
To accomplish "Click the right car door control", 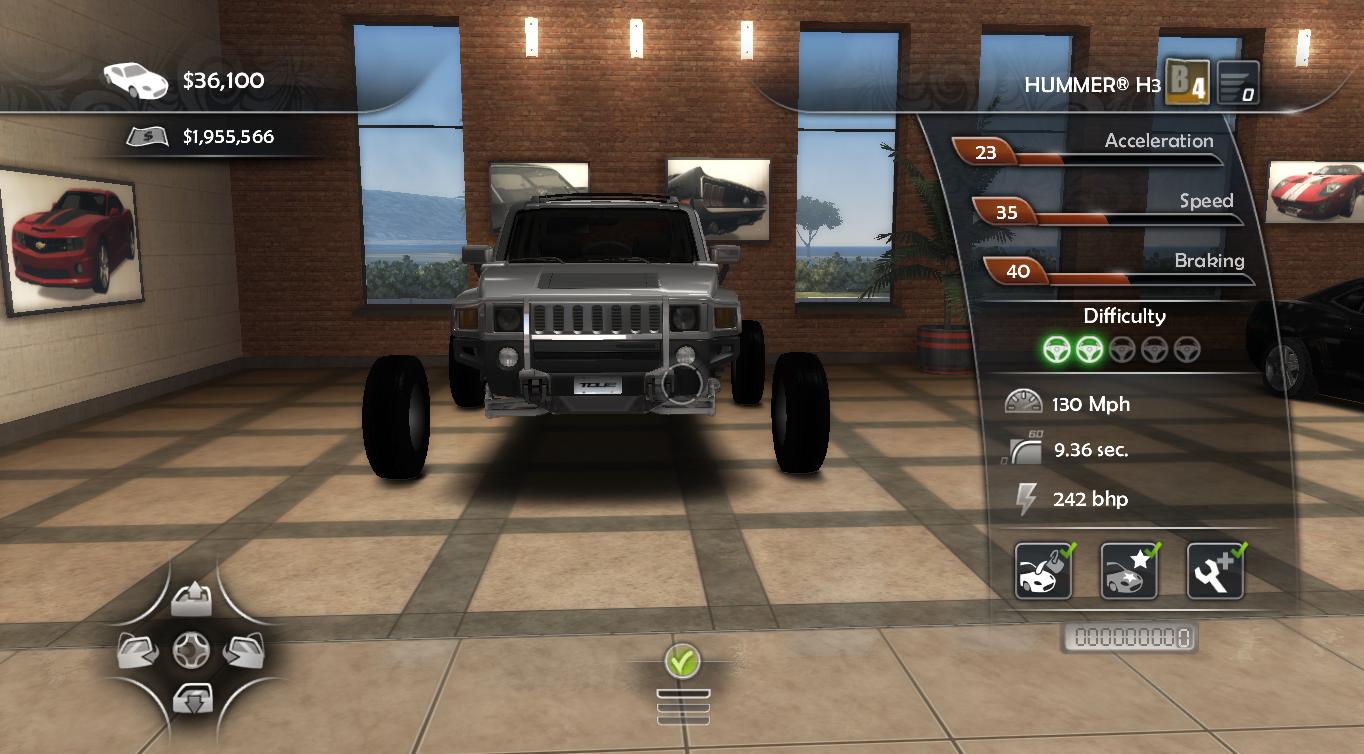I will pyautogui.click(x=242, y=651).
